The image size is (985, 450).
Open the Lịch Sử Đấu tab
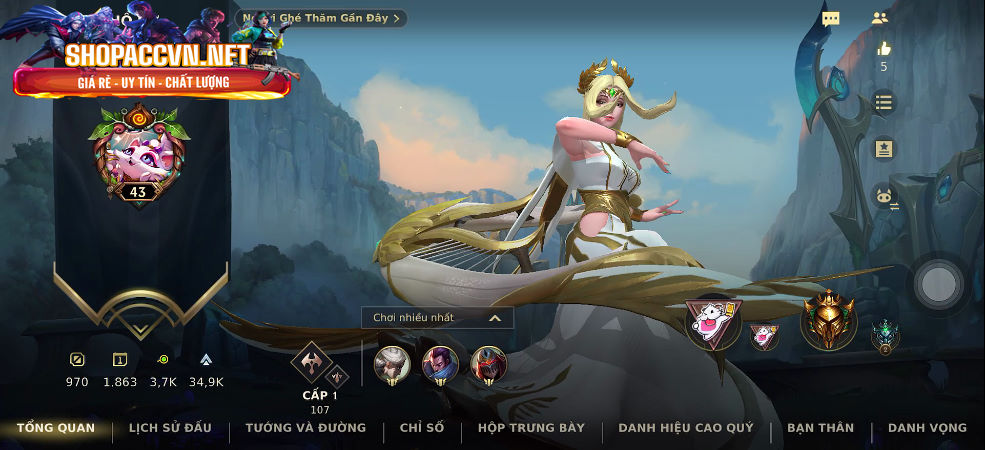click(x=170, y=428)
